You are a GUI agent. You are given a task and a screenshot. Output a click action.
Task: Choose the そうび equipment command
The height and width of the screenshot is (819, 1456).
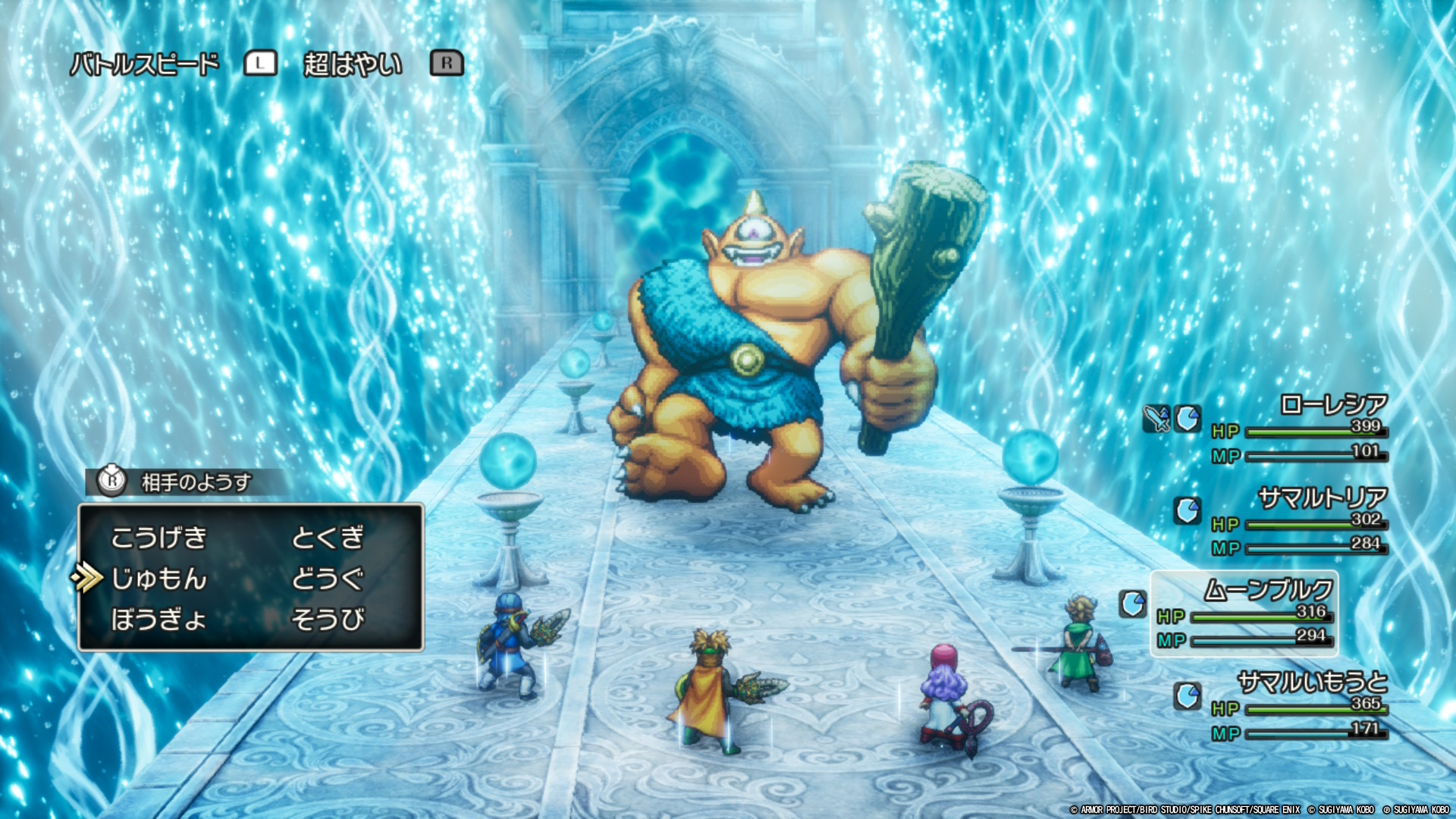328,620
